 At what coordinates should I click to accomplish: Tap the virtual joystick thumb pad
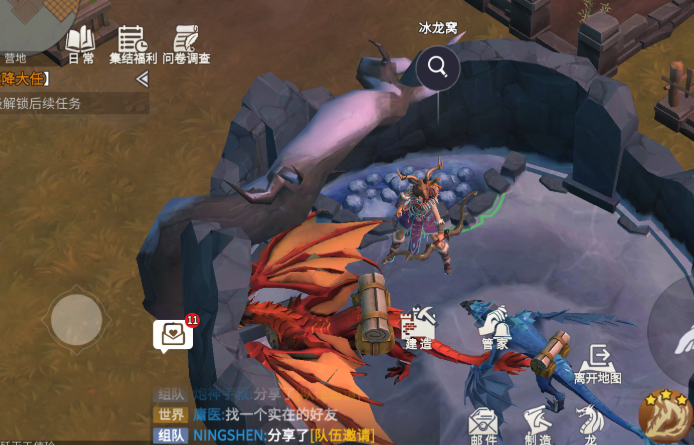[x=76, y=320]
